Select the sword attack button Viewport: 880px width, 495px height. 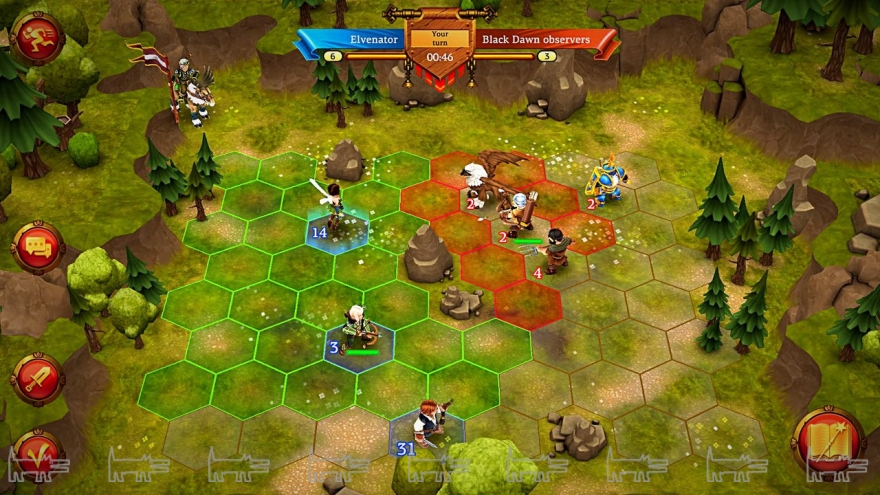pyautogui.click(x=37, y=379)
